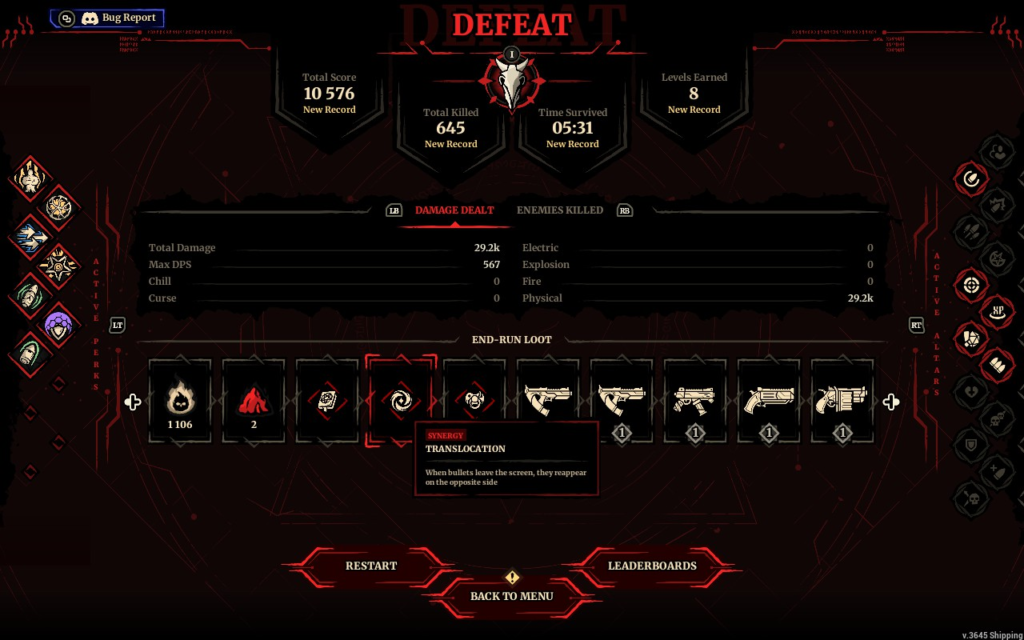Image resolution: width=1024 pixels, height=640 pixels.
Task: Click the Restart button
Action: coord(371,566)
